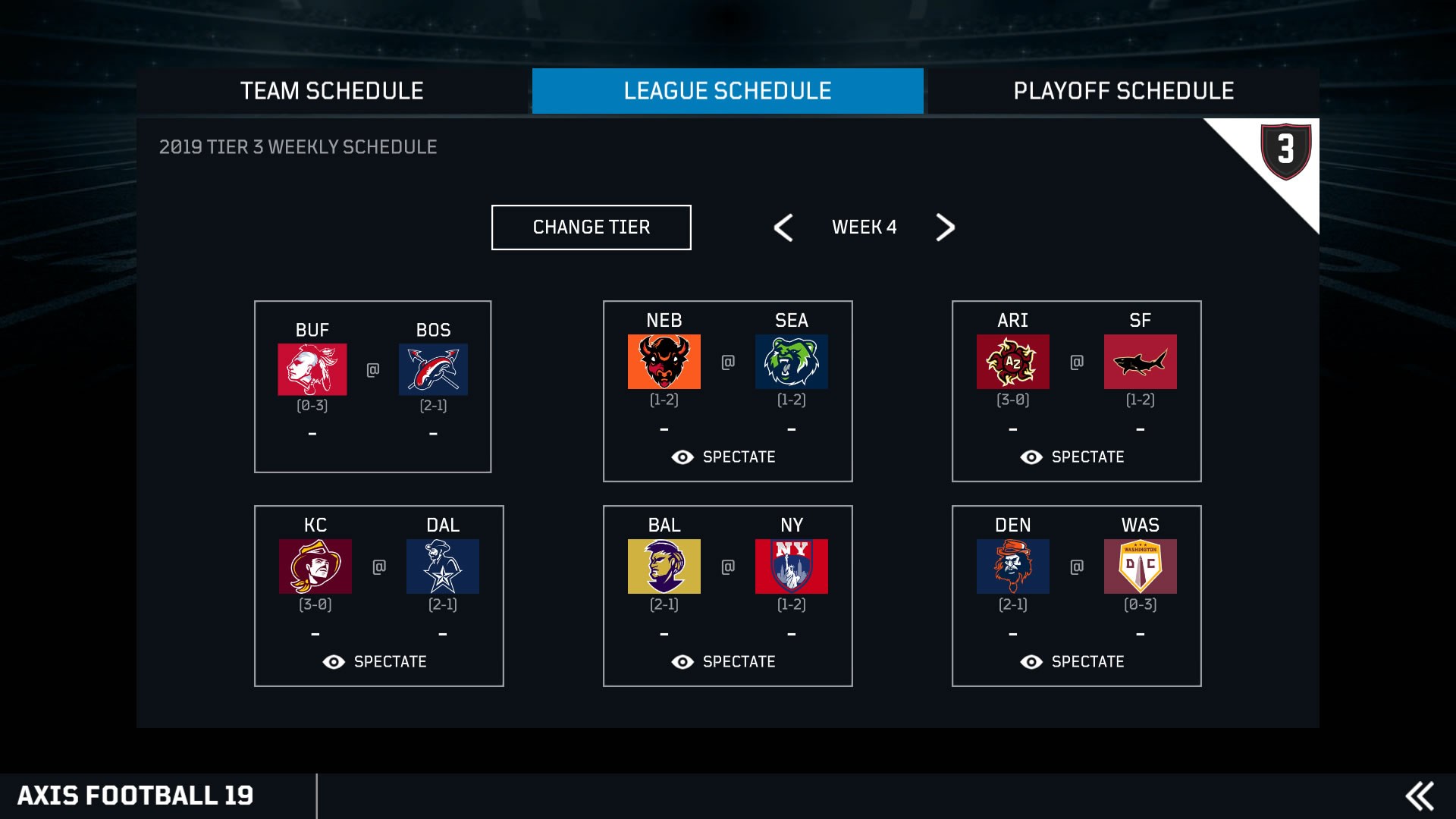
Task: Switch to the TEAM SCHEDULE tab
Action: (331, 91)
